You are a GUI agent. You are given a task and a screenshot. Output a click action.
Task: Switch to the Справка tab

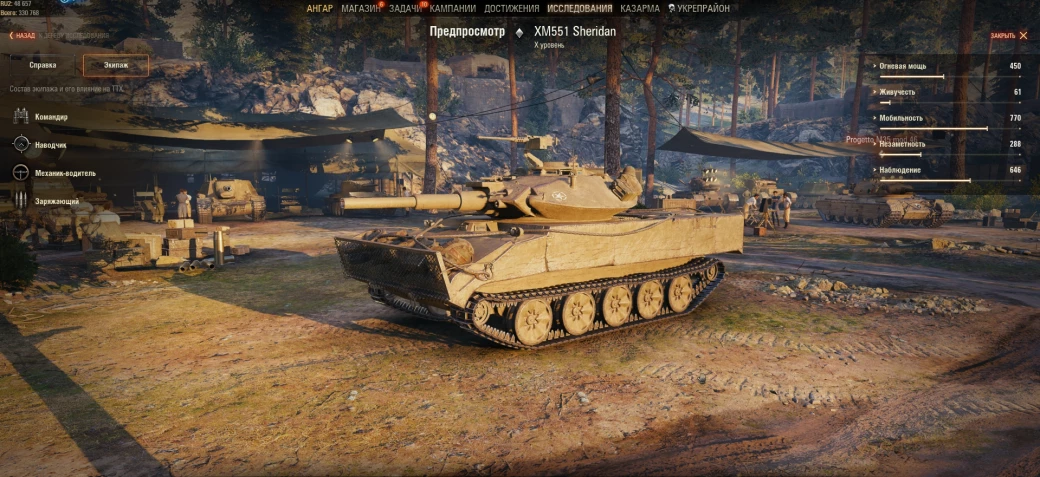tap(43, 65)
